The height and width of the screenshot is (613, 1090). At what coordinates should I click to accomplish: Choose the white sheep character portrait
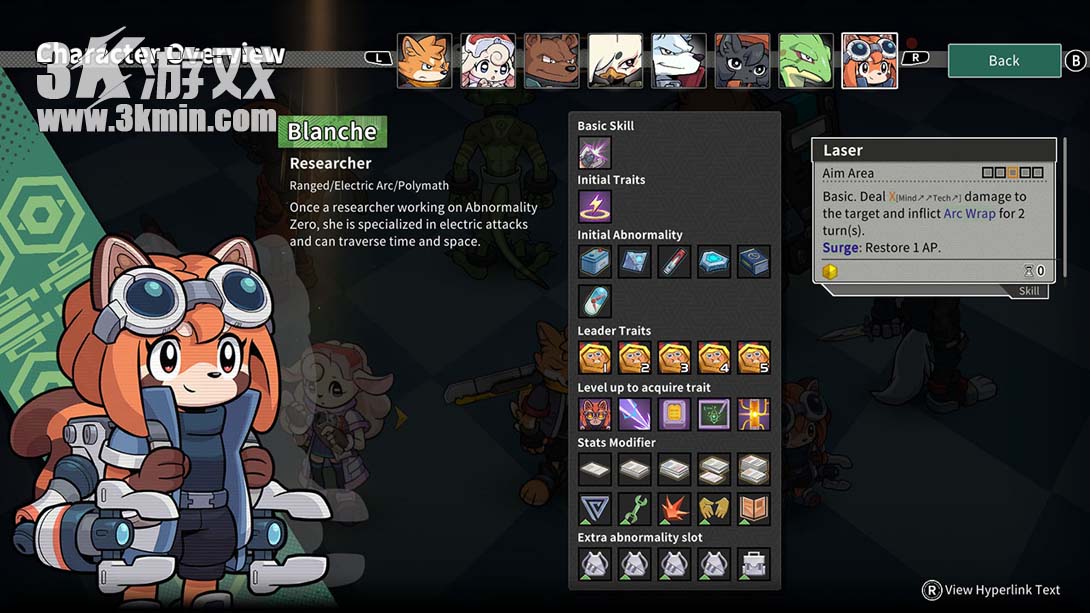[488, 61]
